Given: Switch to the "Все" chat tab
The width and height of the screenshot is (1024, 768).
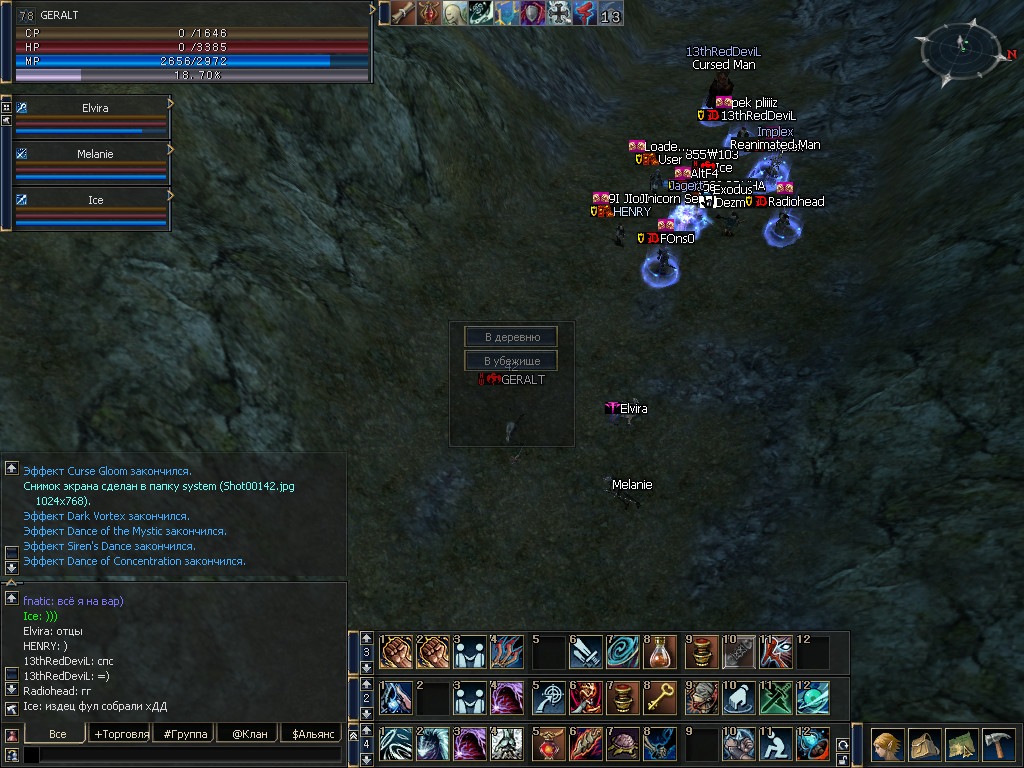Looking at the screenshot, I should (57, 734).
